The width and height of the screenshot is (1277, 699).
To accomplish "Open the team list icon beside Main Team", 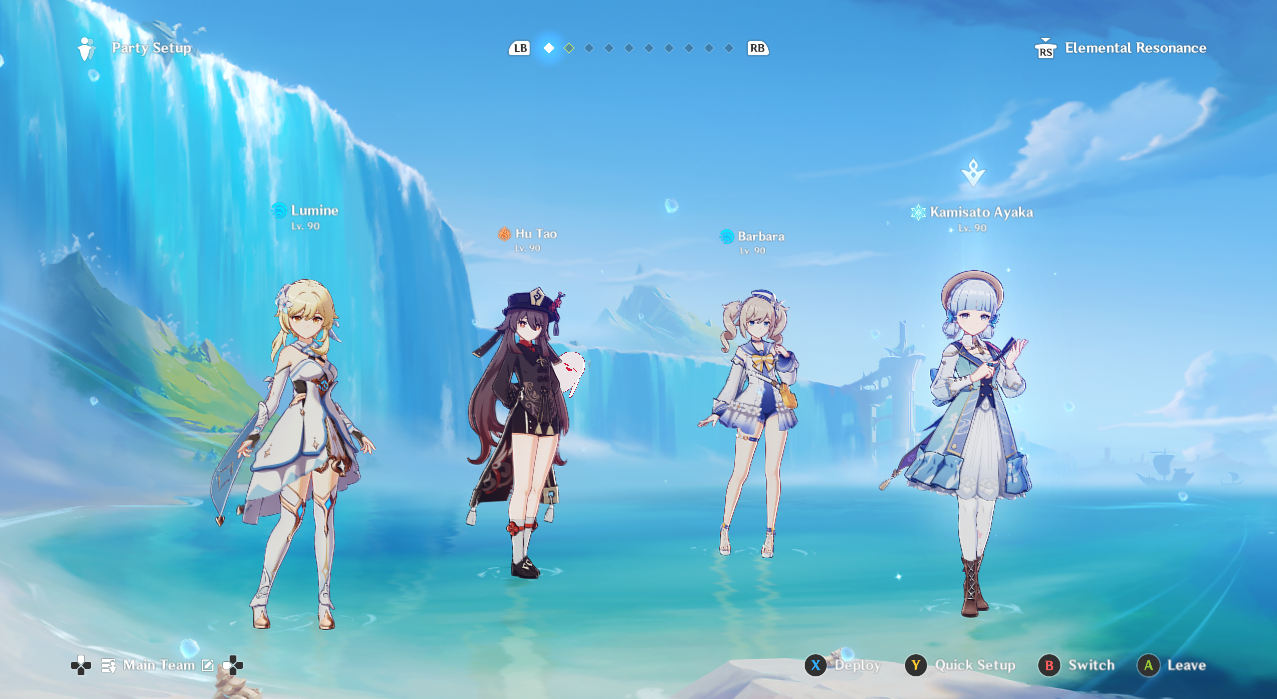I will click(109, 665).
